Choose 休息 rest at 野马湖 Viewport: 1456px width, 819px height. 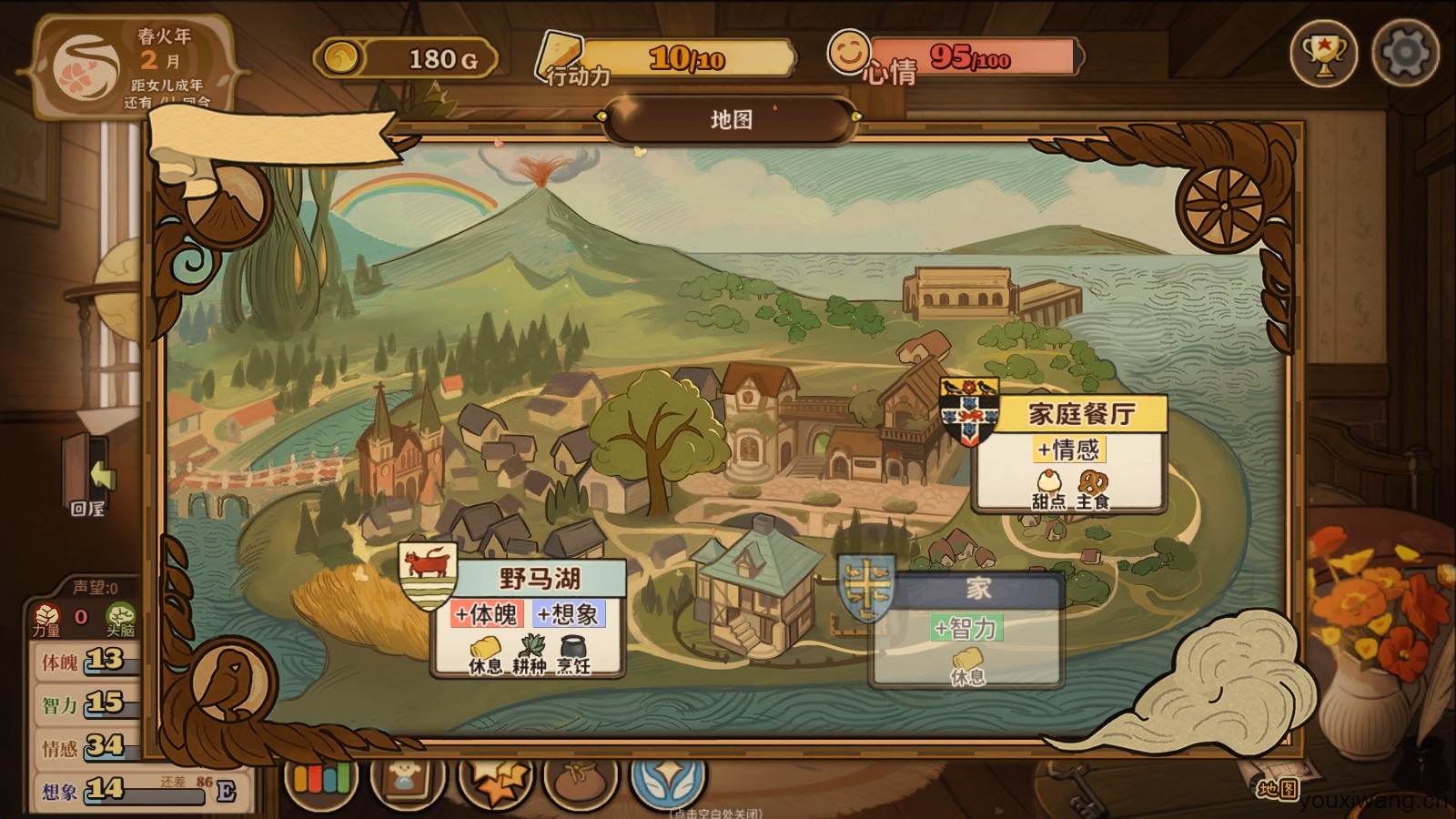pyautogui.click(x=485, y=654)
